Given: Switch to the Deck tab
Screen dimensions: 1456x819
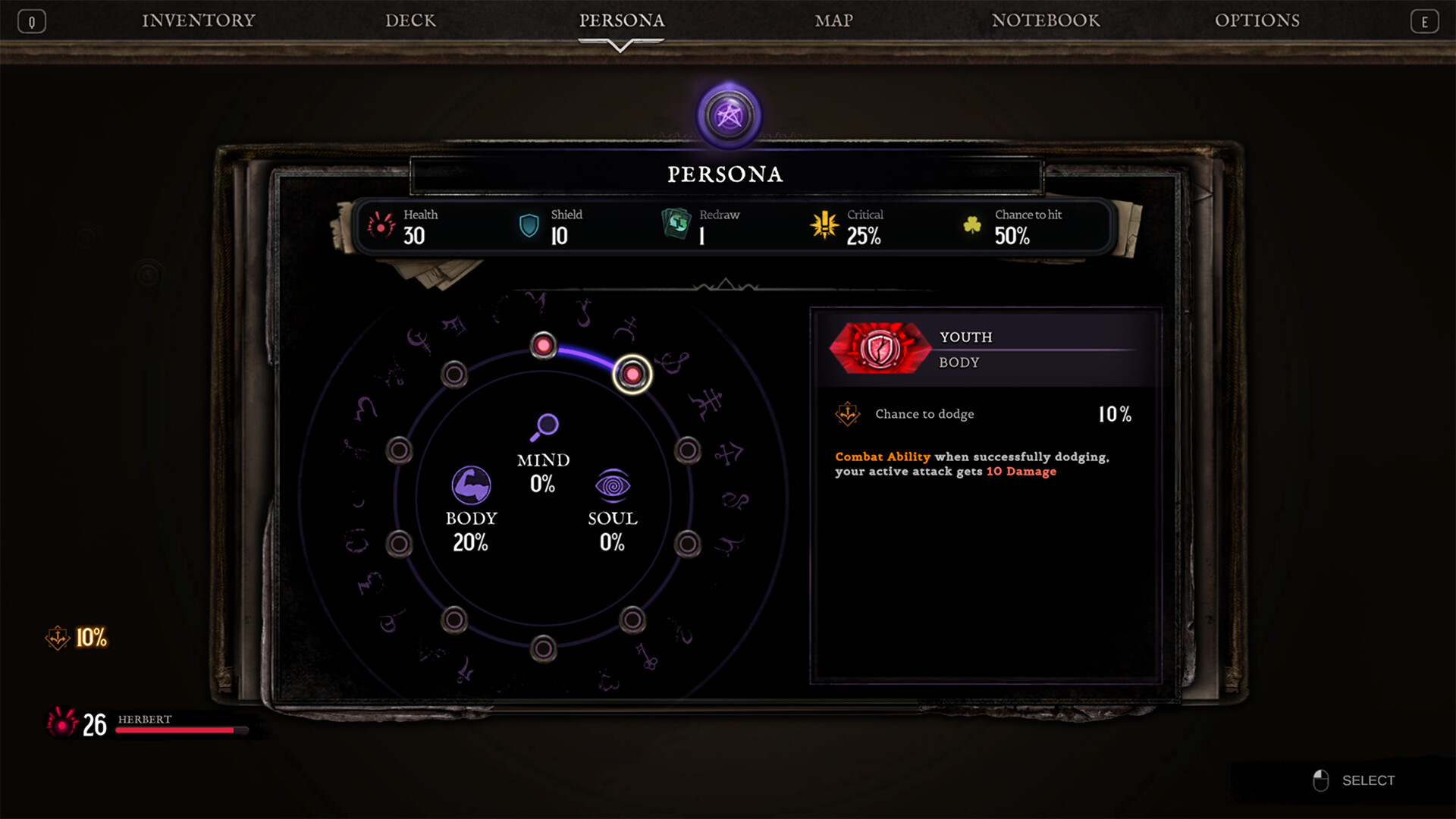Looking at the screenshot, I should coord(410,20).
